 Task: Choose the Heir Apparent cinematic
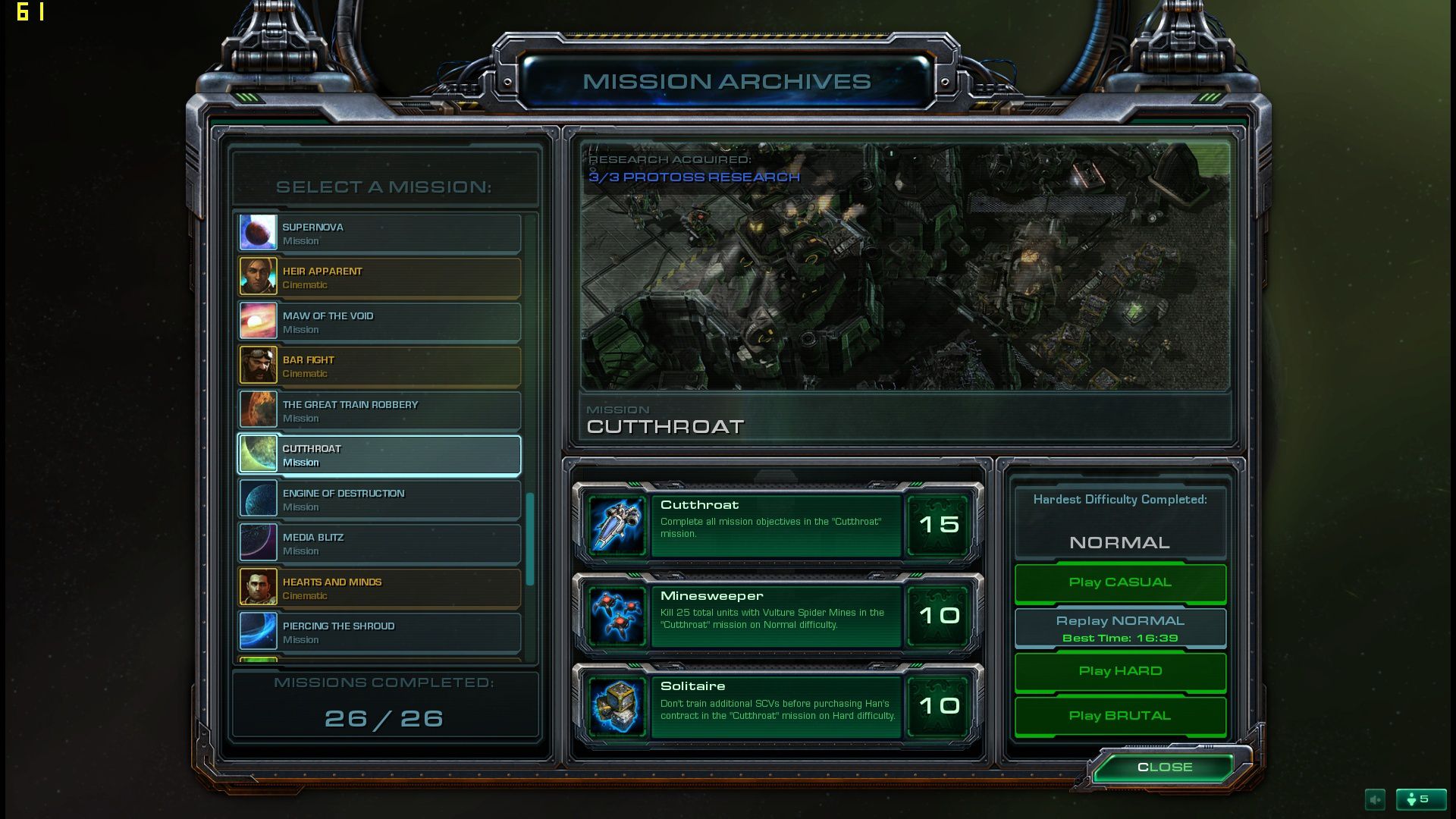[379, 278]
